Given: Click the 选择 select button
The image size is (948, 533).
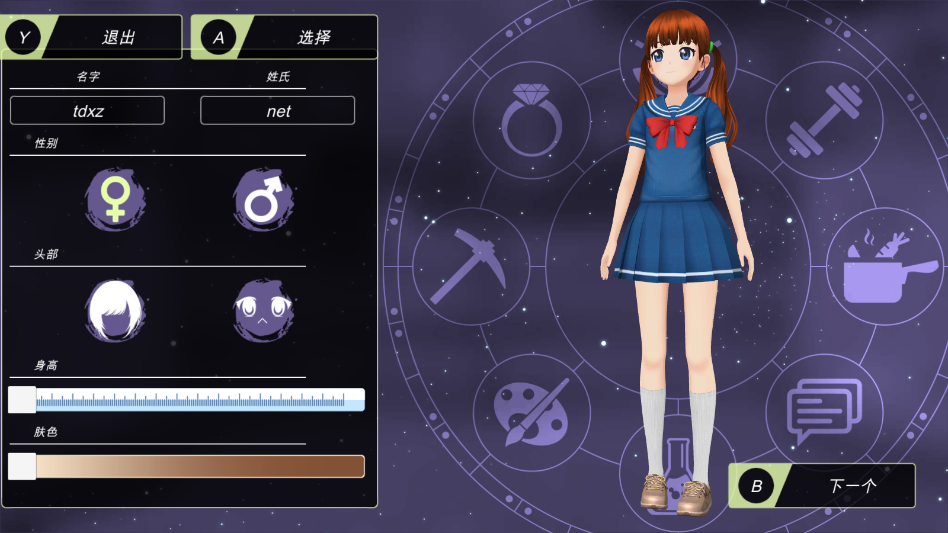Looking at the screenshot, I should click(x=285, y=37).
